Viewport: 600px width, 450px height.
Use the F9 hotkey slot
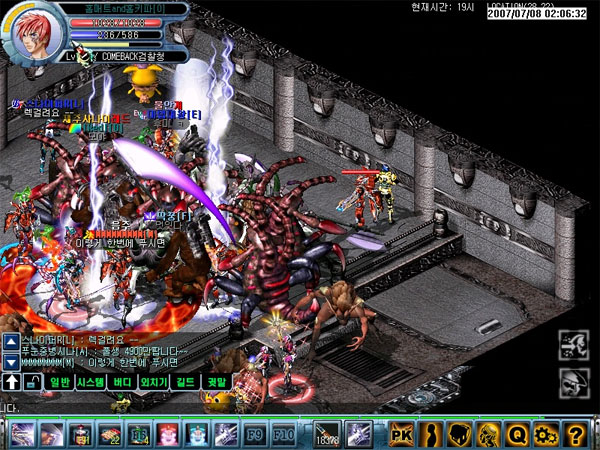253,433
